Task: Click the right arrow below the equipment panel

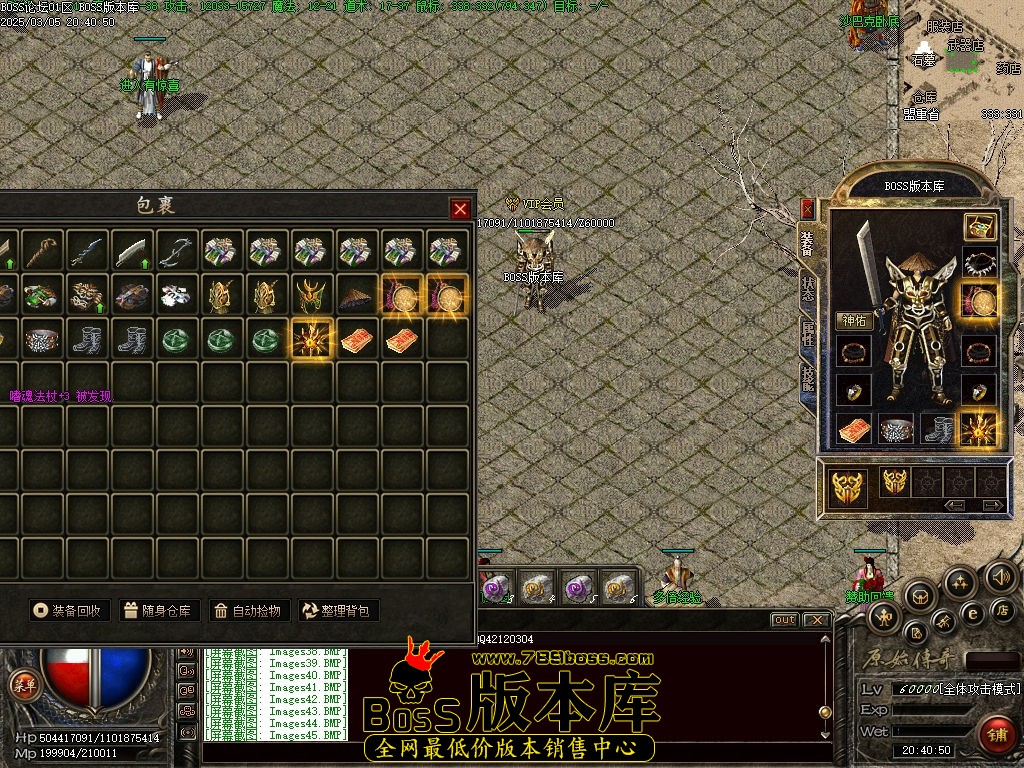Action: pos(992,506)
